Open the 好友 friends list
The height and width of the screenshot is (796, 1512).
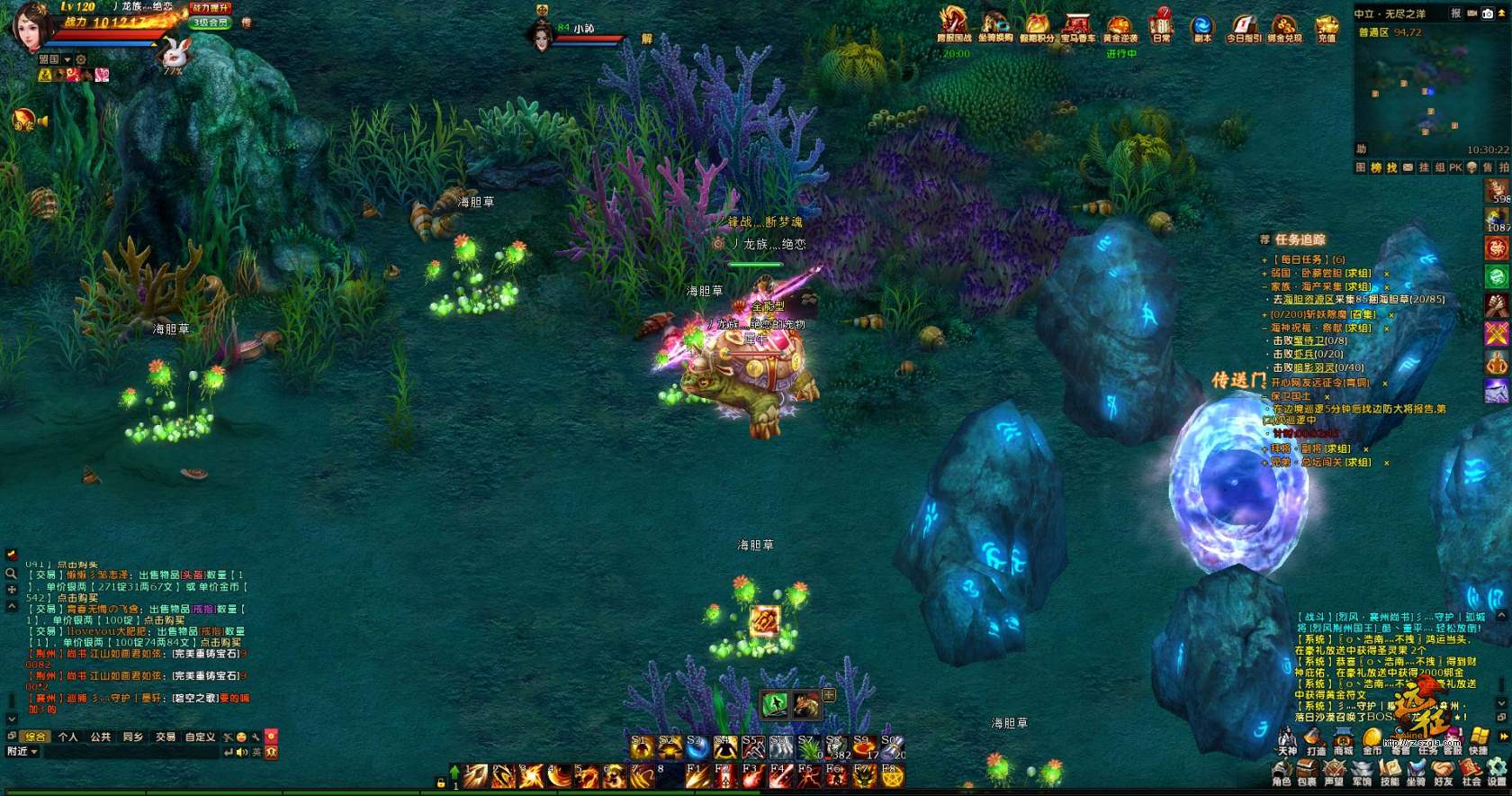pos(1444,771)
